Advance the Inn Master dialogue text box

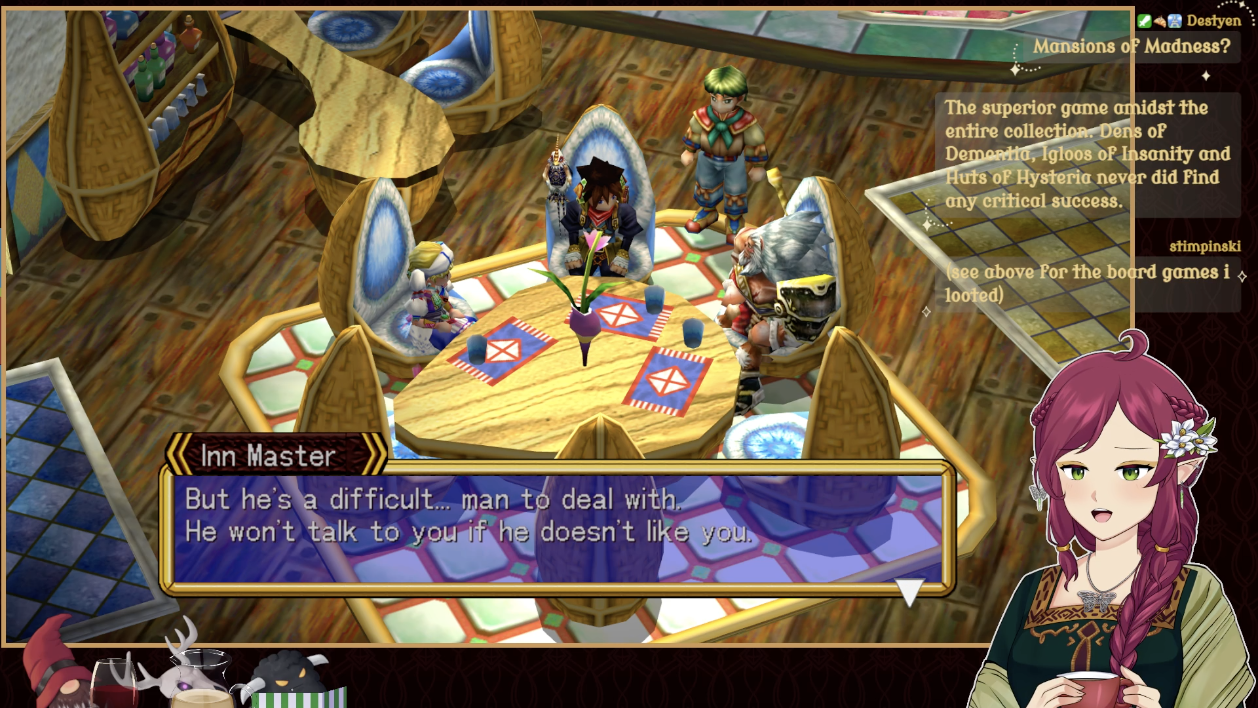556,527
